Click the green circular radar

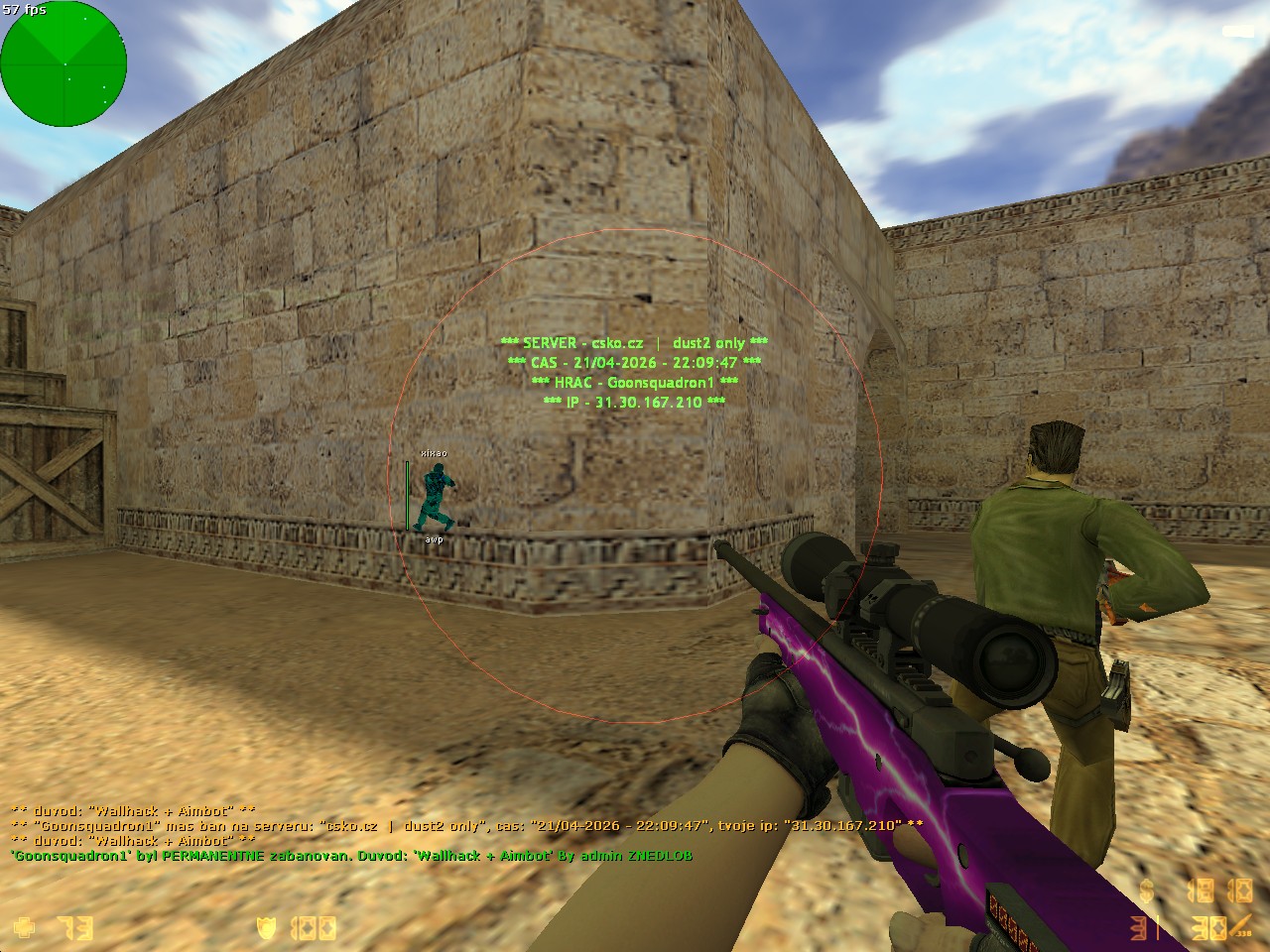tap(63, 63)
